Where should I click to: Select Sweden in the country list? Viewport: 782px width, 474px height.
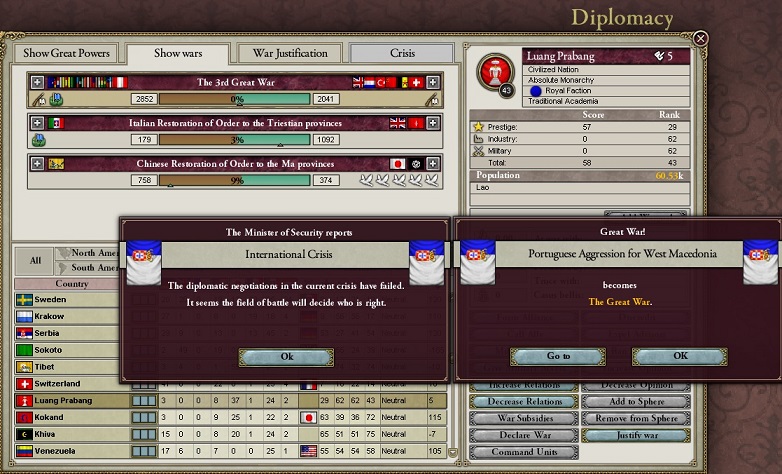tap(50, 299)
